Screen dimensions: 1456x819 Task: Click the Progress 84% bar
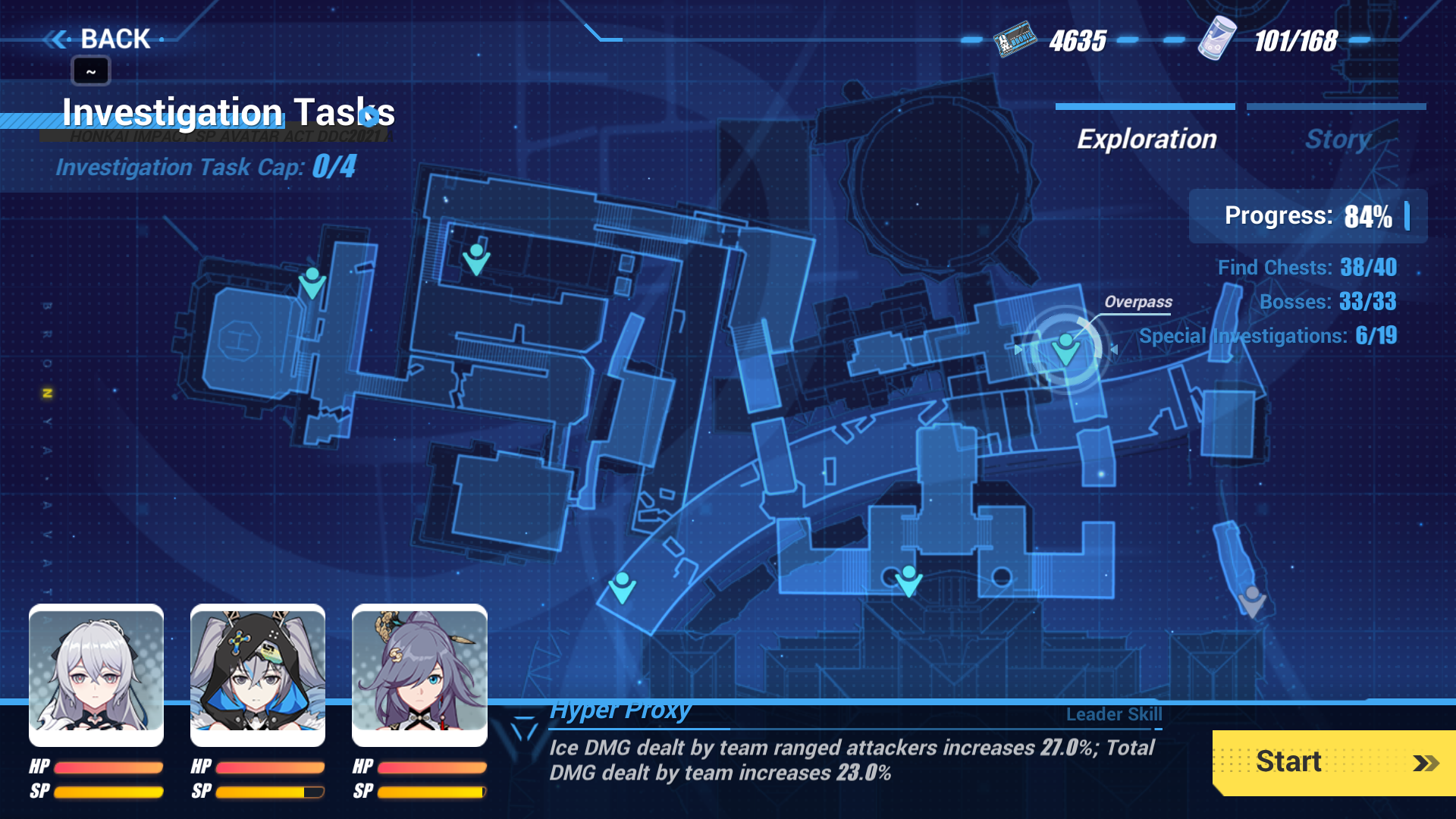point(1307,217)
